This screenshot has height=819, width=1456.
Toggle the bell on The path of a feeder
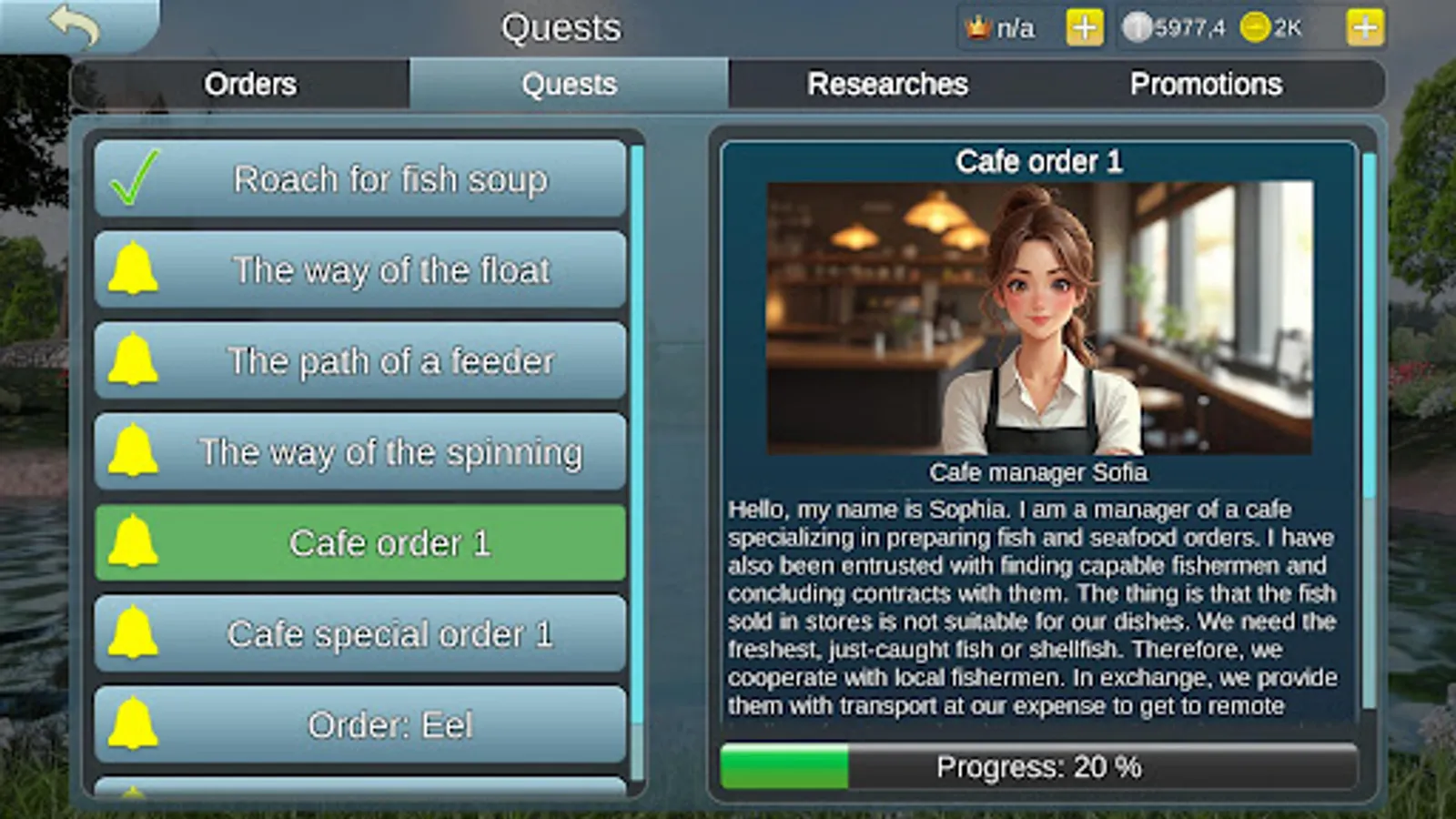136,359
